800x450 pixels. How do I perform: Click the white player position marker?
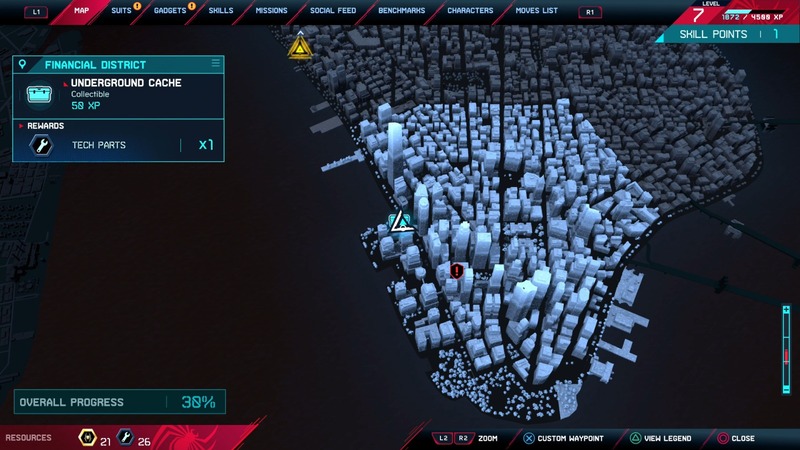(x=401, y=221)
